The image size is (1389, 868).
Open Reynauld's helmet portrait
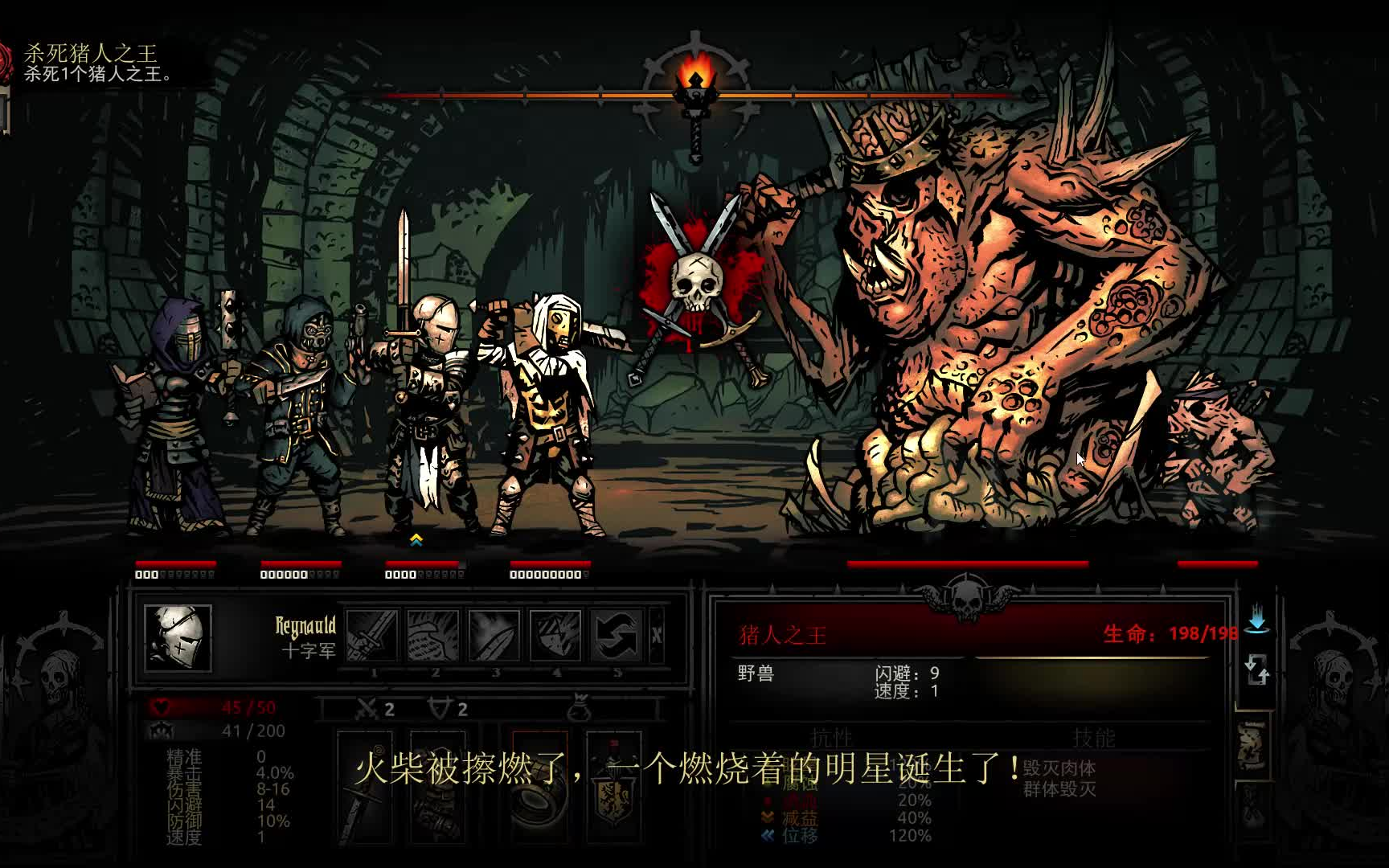178,638
